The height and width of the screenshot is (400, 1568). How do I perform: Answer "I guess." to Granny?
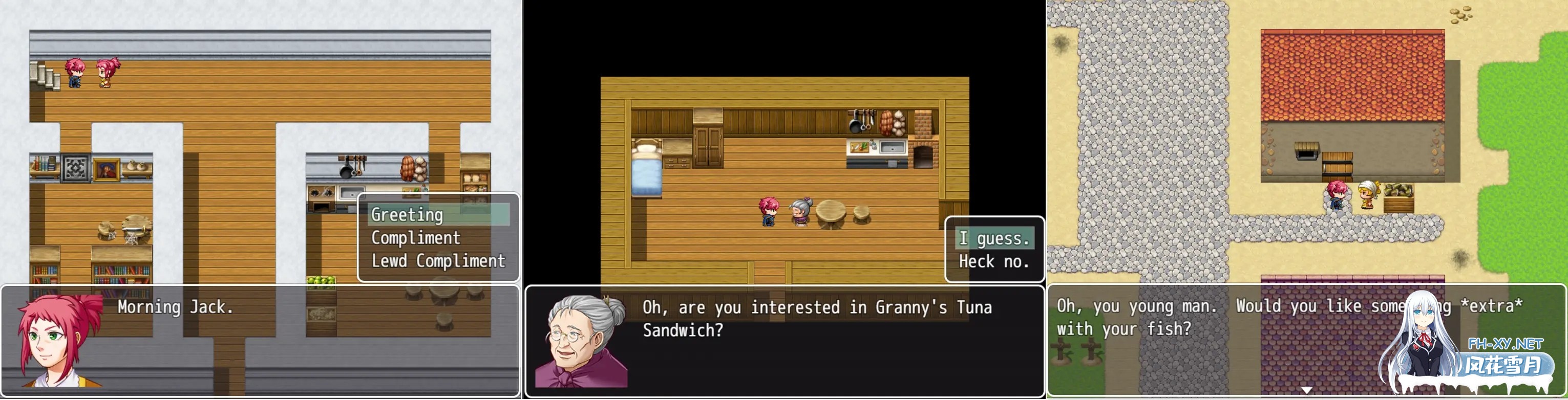click(994, 238)
